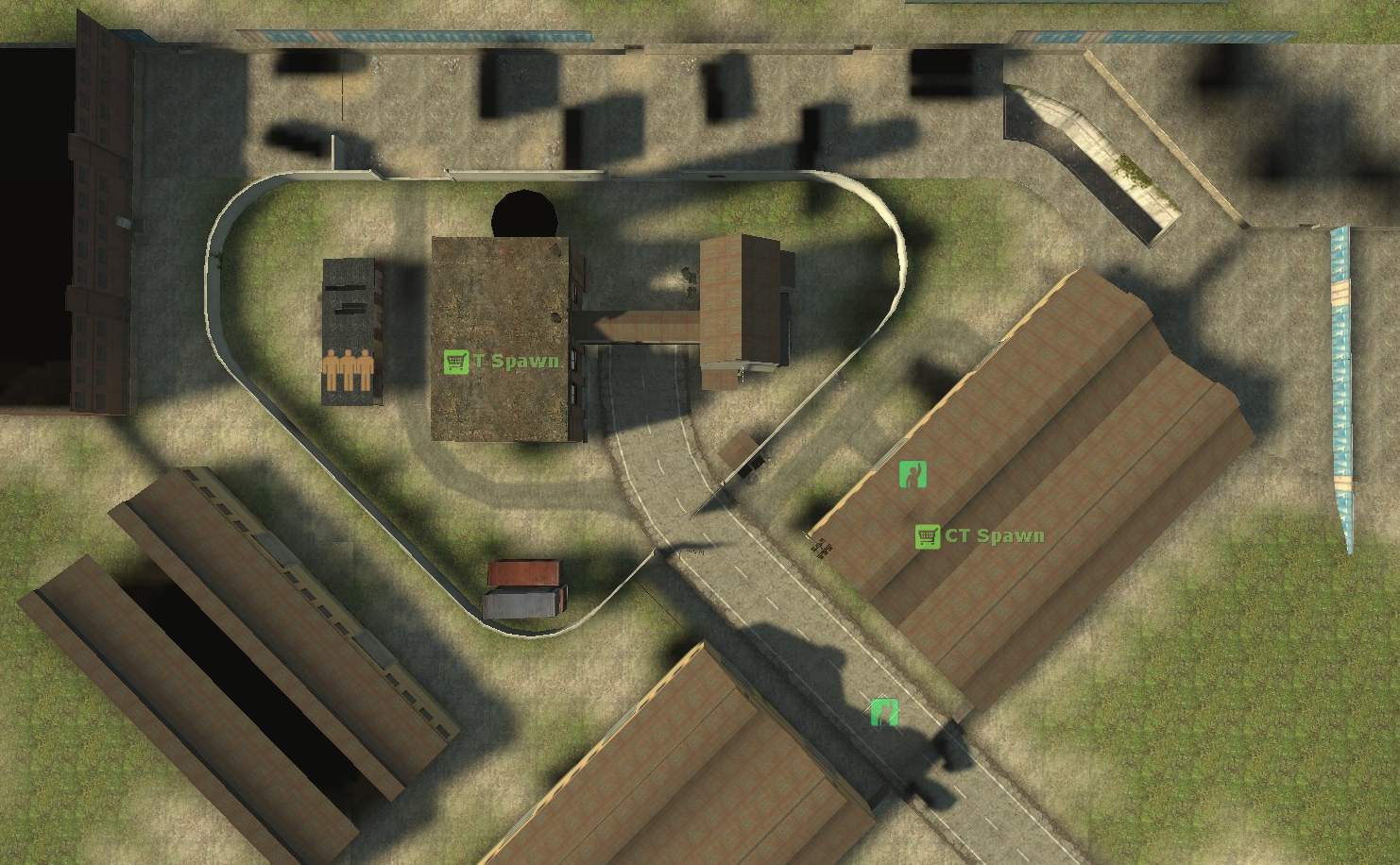This screenshot has width=1400, height=865.
Task: Toggle the upper hostage rescue marker
Action: (913, 475)
